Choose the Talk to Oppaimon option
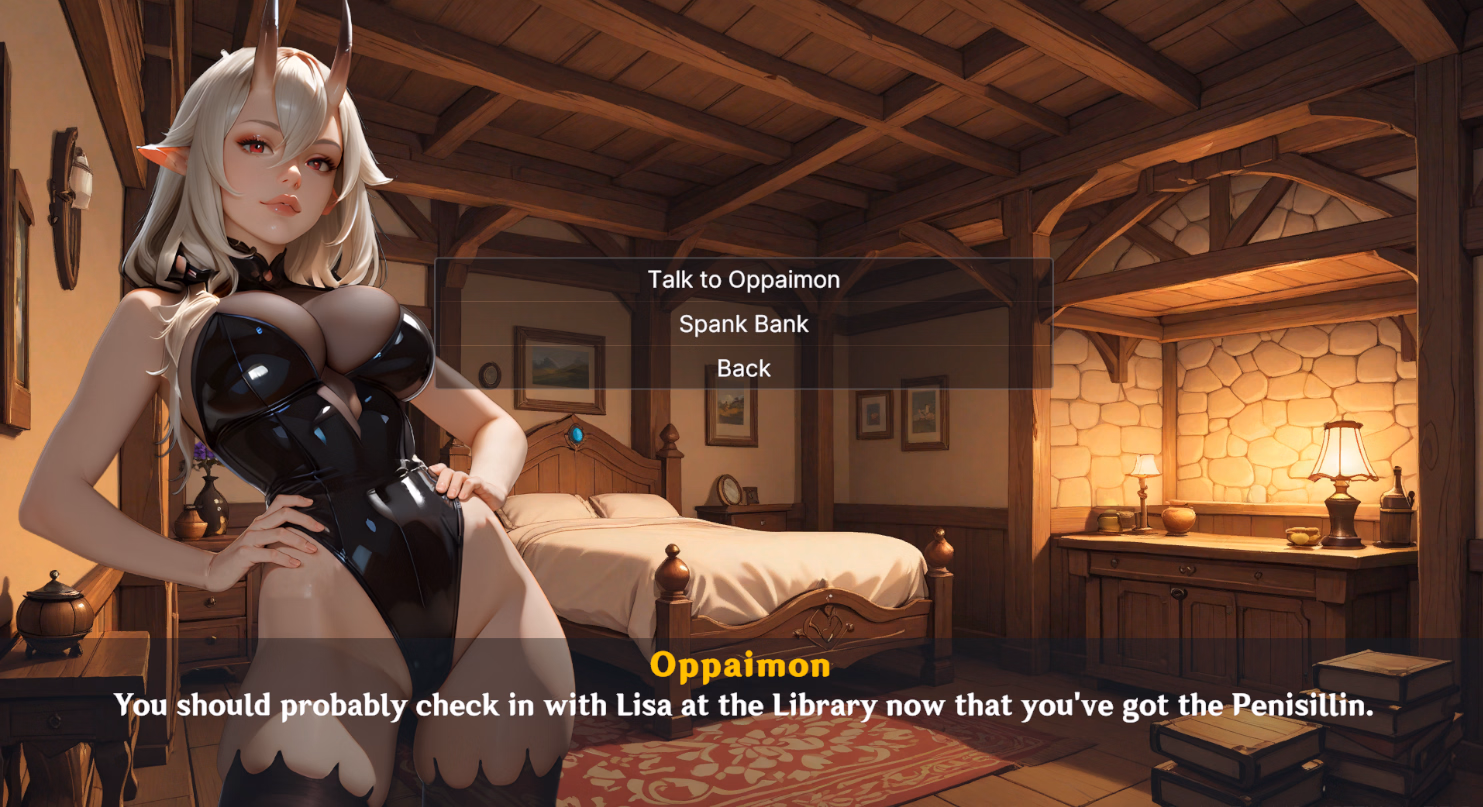The image size is (1483, 807). click(743, 280)
